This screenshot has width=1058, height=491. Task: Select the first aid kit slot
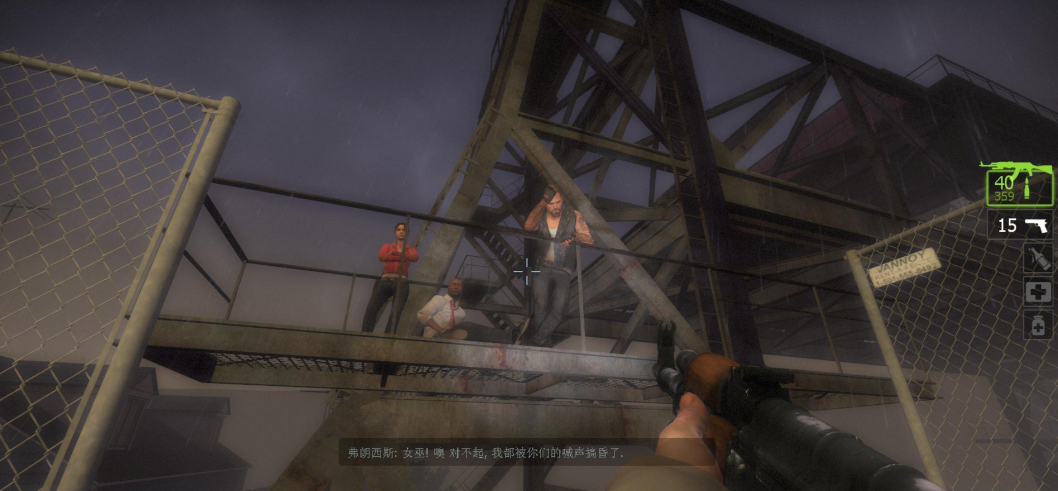1037,292
